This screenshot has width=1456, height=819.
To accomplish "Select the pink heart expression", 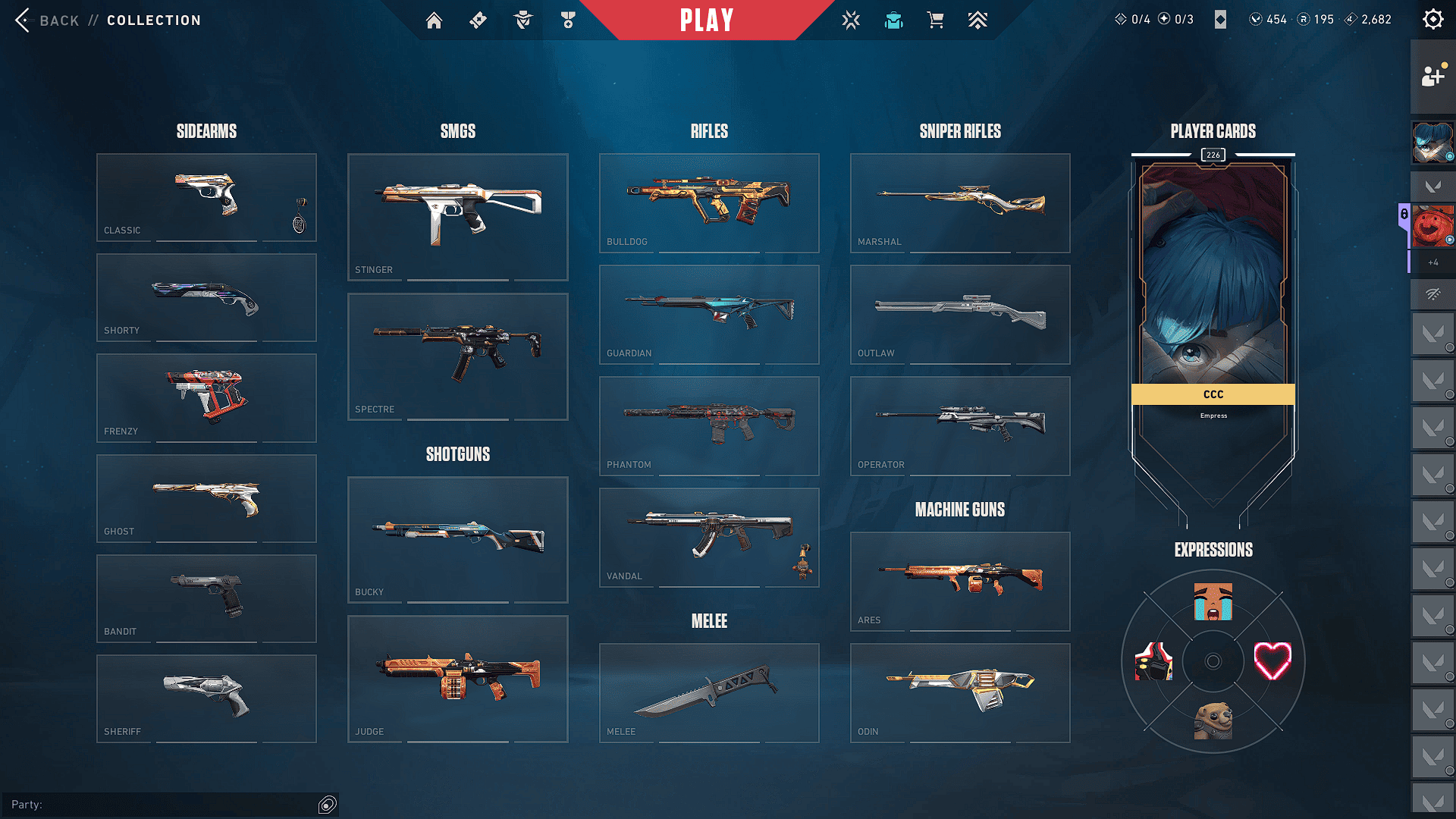I will tap(1272, 661).
